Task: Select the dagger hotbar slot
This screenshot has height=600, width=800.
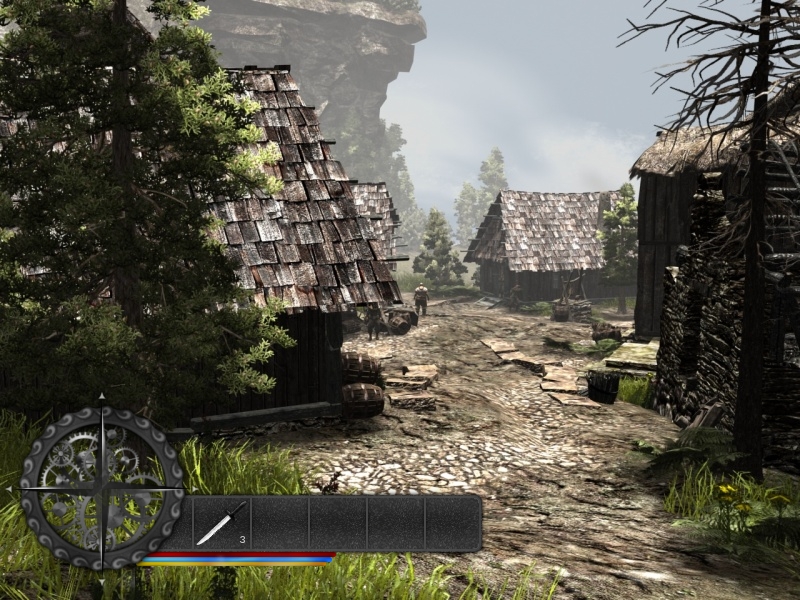Action: click(x=221, y=523)
